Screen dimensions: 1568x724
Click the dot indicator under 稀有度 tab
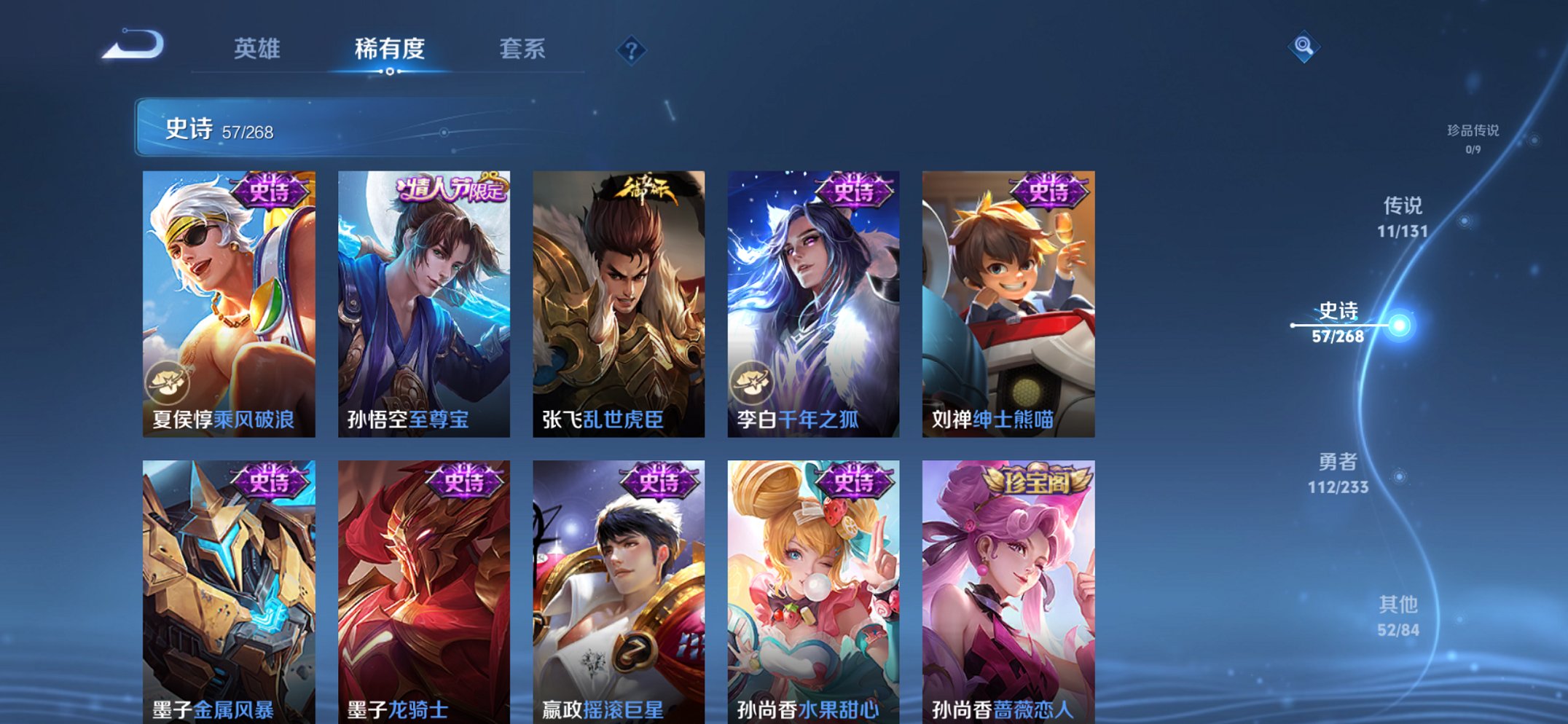click(x=391, y=73)
